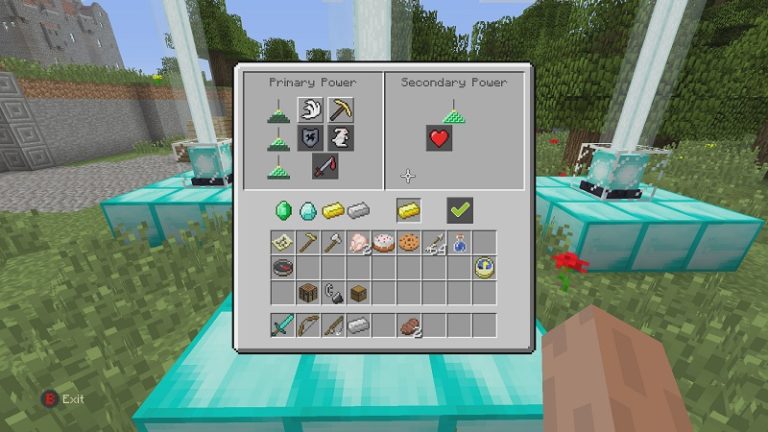Select the compass in inventory

click(282, 267)
